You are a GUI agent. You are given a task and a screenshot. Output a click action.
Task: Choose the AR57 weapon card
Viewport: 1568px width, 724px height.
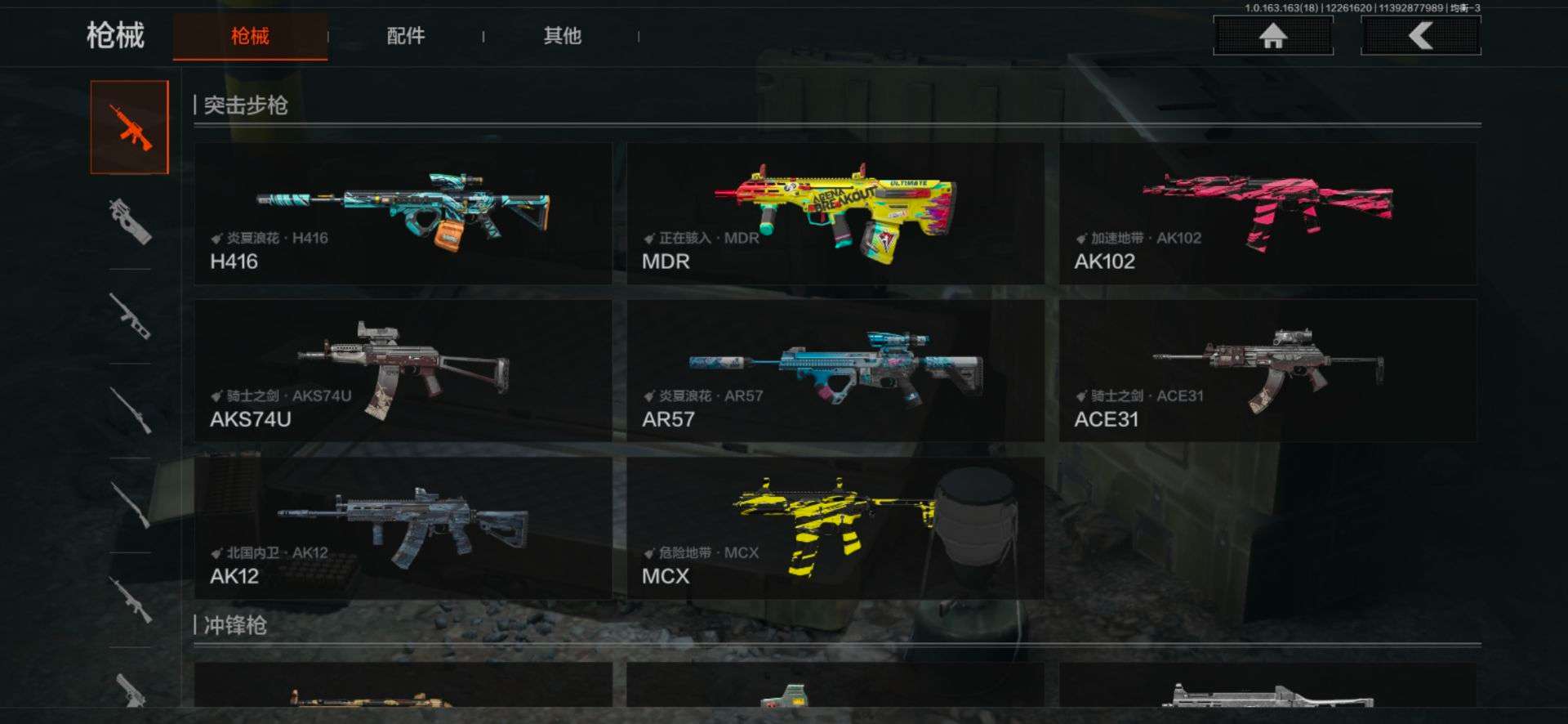(x=835, y=371)
